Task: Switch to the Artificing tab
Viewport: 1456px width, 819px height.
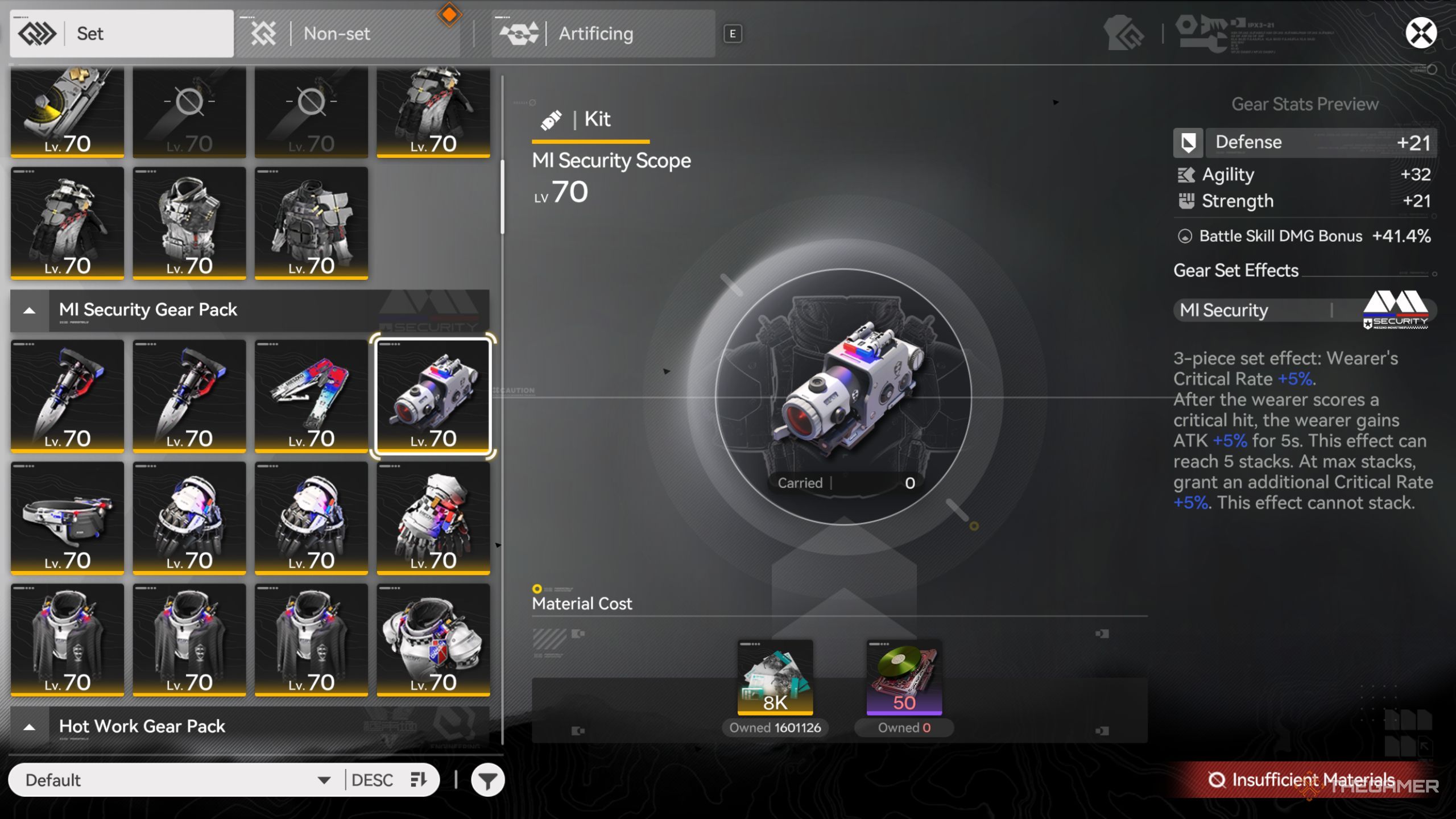Action: point(602,34)
